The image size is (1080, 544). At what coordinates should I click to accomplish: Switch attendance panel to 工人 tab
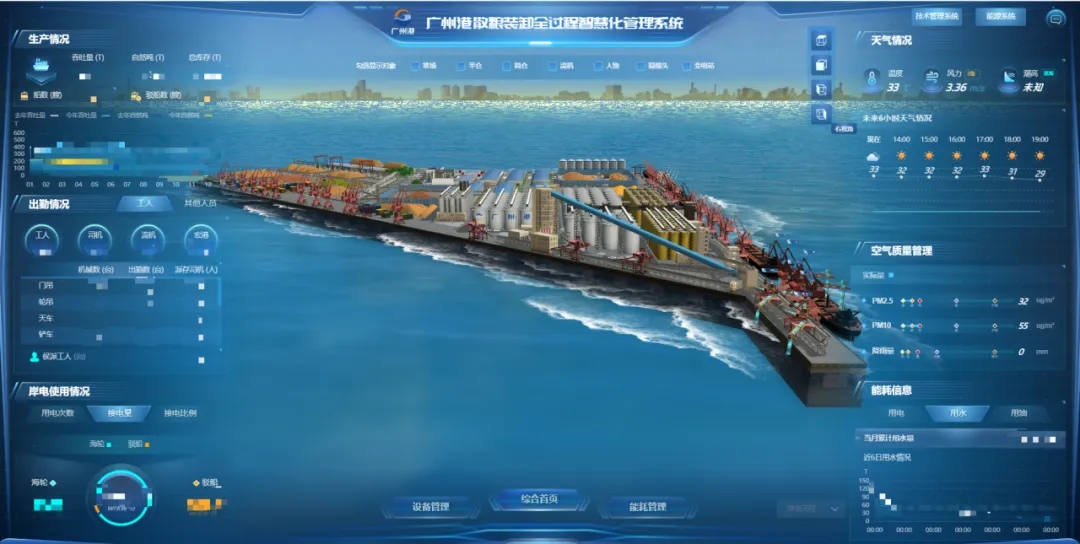click(145, 203)
